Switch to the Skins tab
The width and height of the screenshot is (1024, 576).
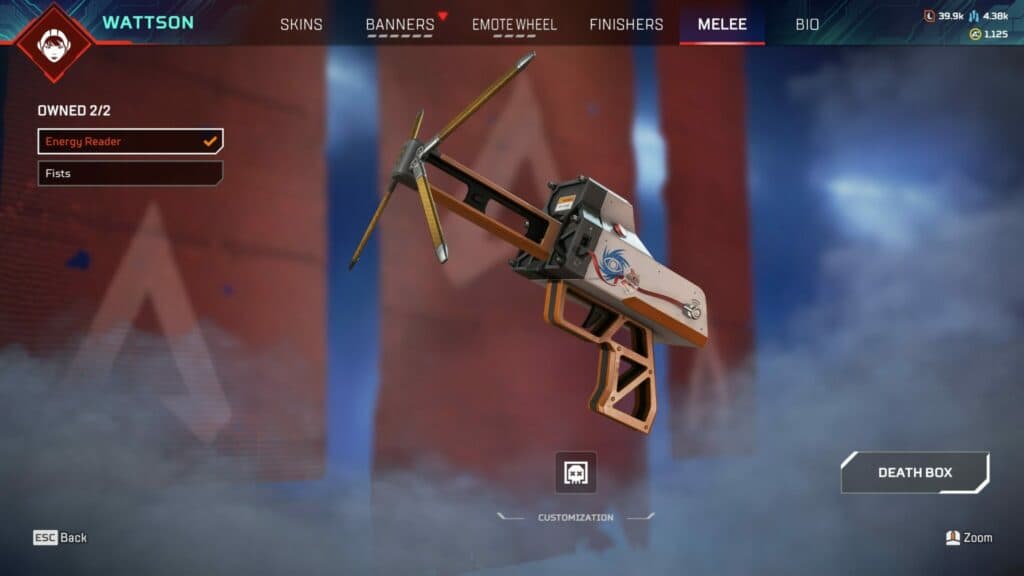(302, 24)
